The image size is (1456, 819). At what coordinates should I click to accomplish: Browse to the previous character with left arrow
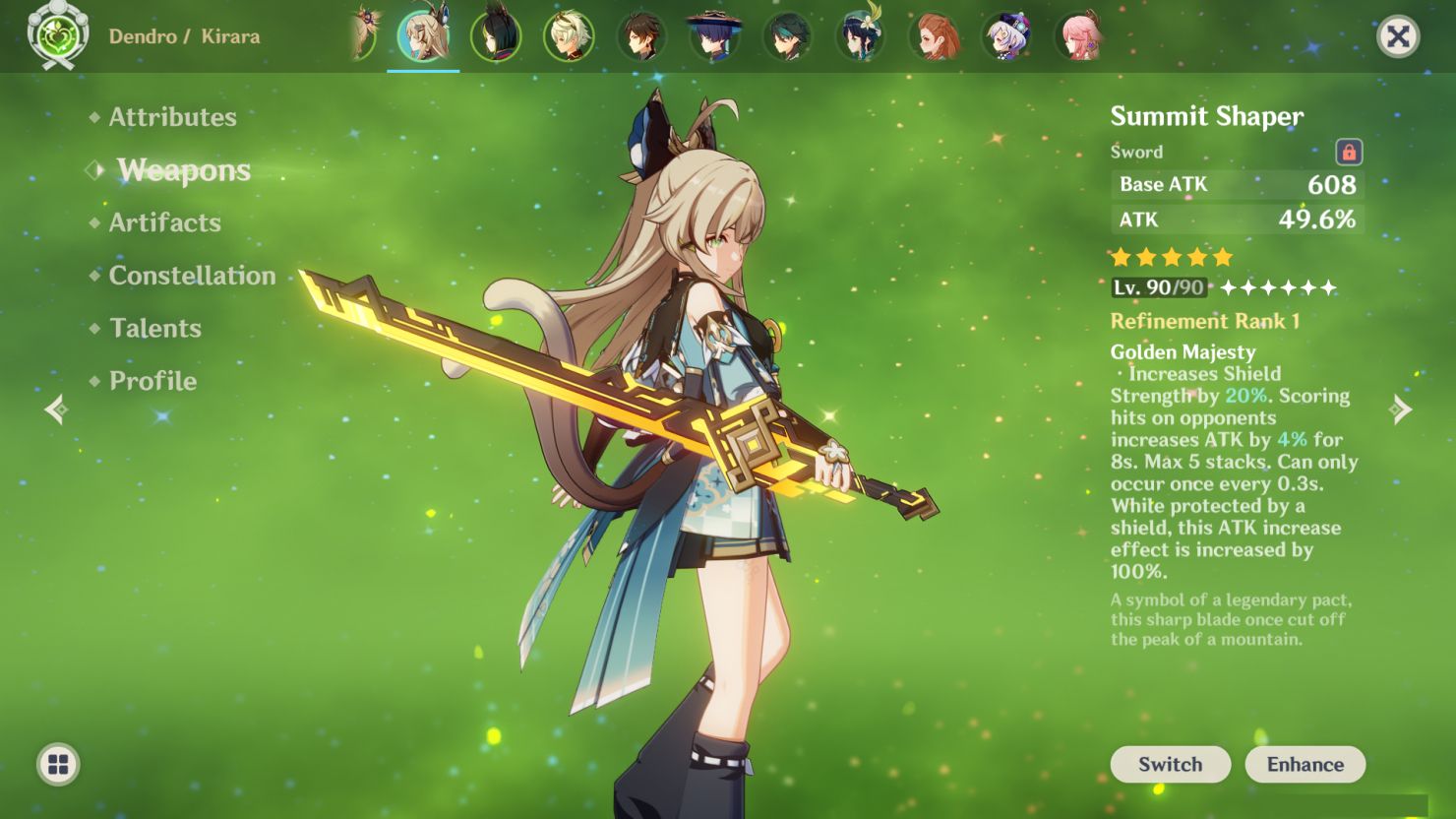click(x=56, y=409)
